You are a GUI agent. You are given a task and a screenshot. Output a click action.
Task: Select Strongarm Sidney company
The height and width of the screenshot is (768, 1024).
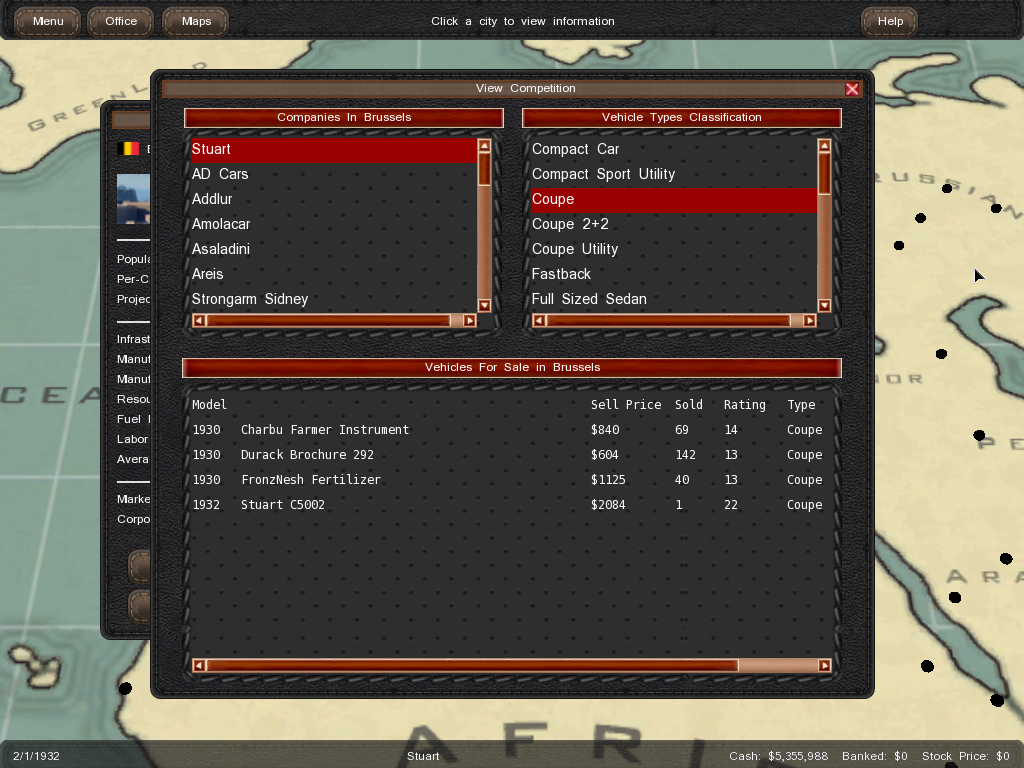pos(250,299)
